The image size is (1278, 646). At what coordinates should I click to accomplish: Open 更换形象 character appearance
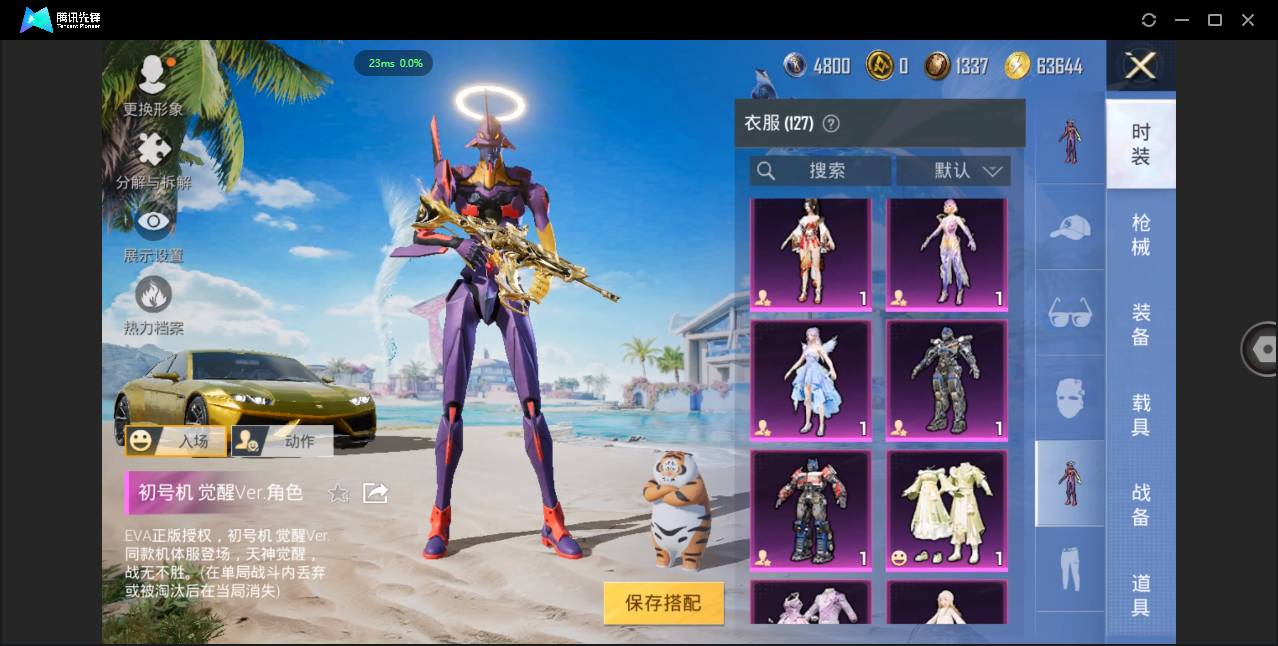pyautogui.click(x=153, y=84)
